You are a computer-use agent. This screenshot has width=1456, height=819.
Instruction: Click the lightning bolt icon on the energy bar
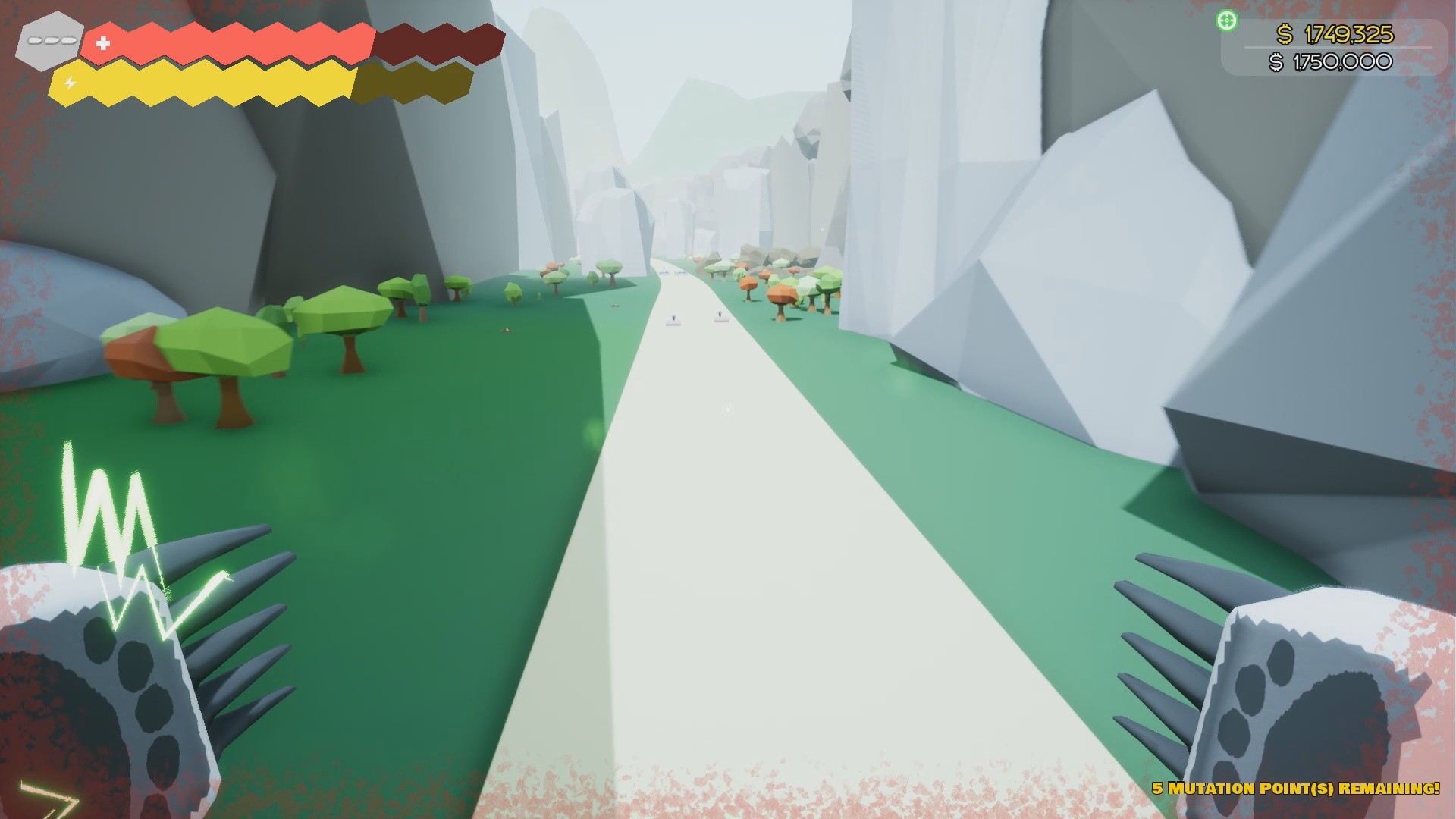[x=68, y=80]
